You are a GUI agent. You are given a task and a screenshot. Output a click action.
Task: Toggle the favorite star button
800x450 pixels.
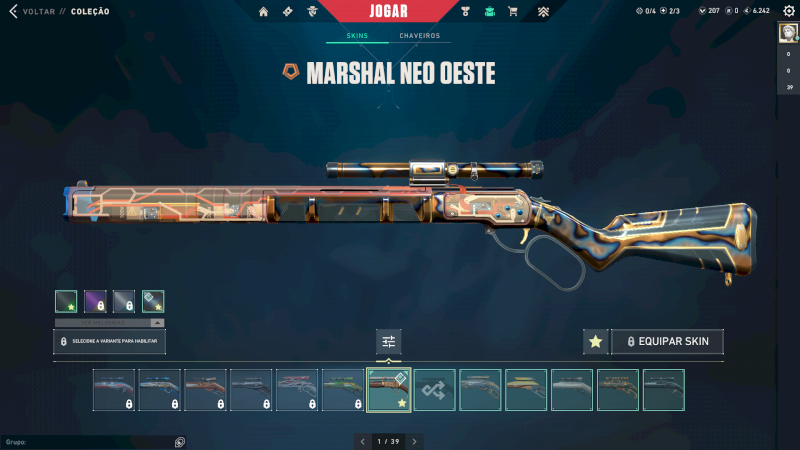point(595,342)
